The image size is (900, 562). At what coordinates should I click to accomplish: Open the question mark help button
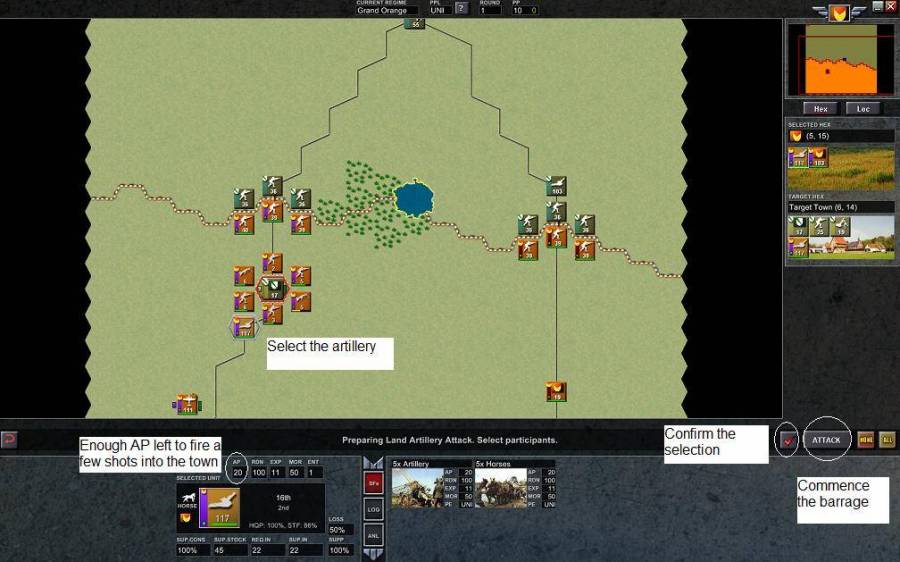pos(461,9)
